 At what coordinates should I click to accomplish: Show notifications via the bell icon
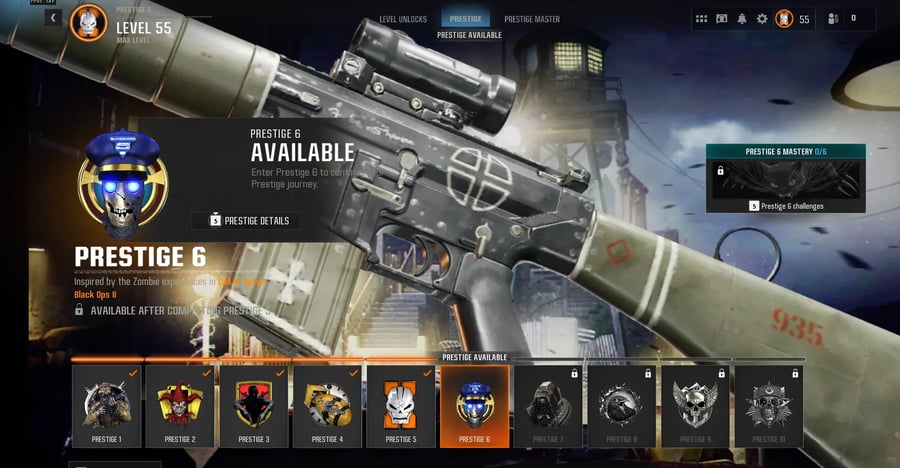click(x=742, y=18)
